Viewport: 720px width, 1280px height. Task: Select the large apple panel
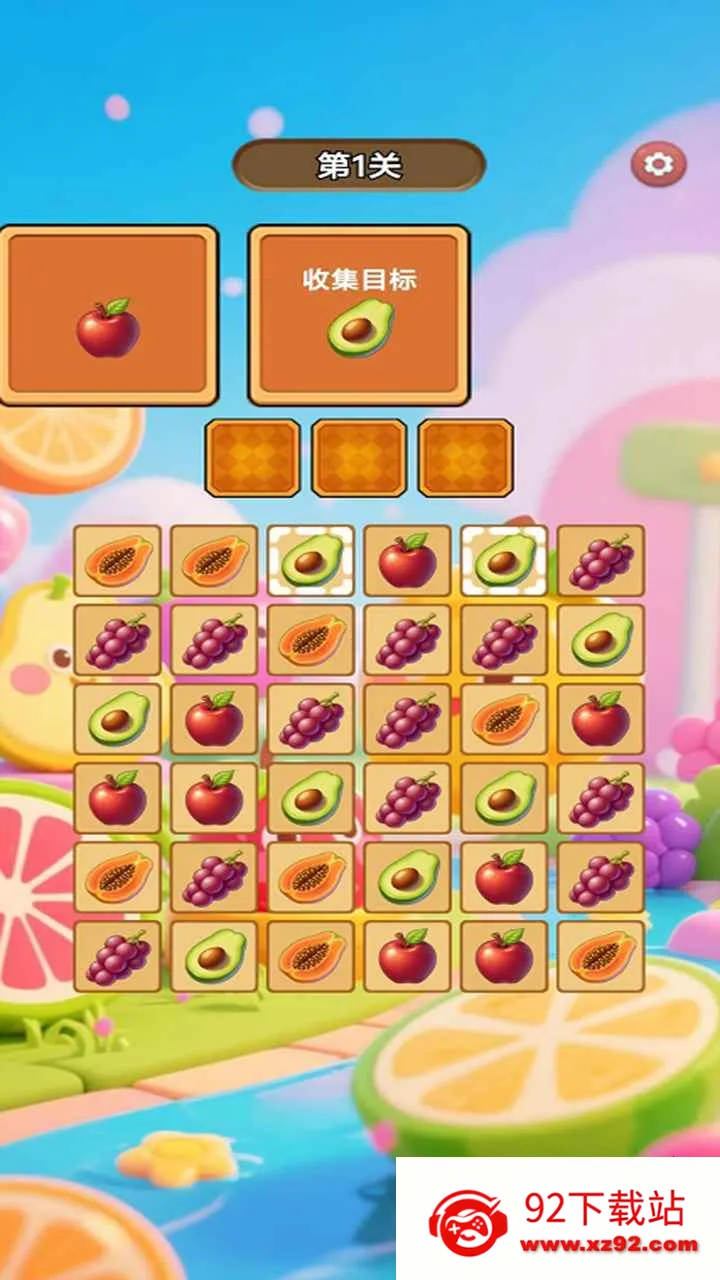coord(108,315)
